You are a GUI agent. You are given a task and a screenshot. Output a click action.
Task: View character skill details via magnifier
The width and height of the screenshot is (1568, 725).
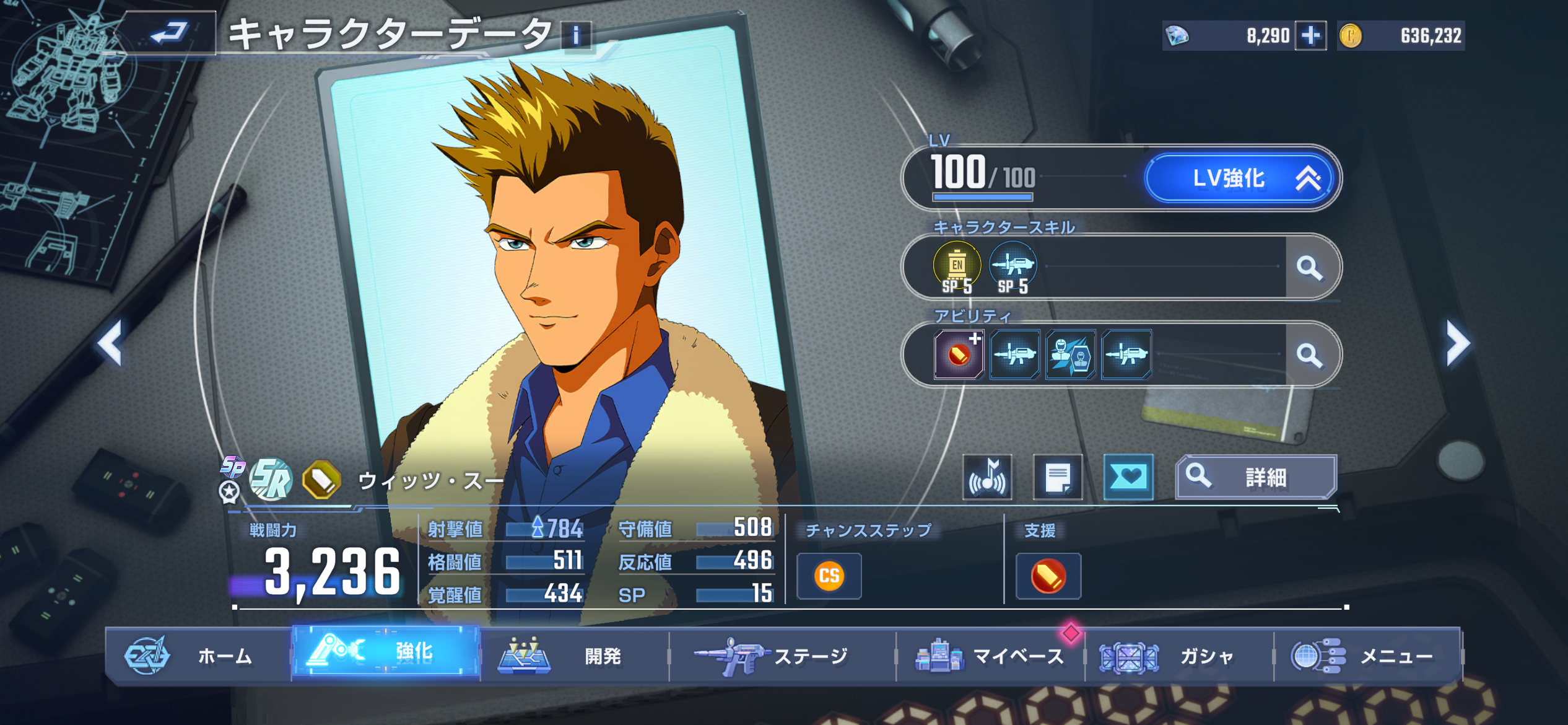coord(1309,268)
